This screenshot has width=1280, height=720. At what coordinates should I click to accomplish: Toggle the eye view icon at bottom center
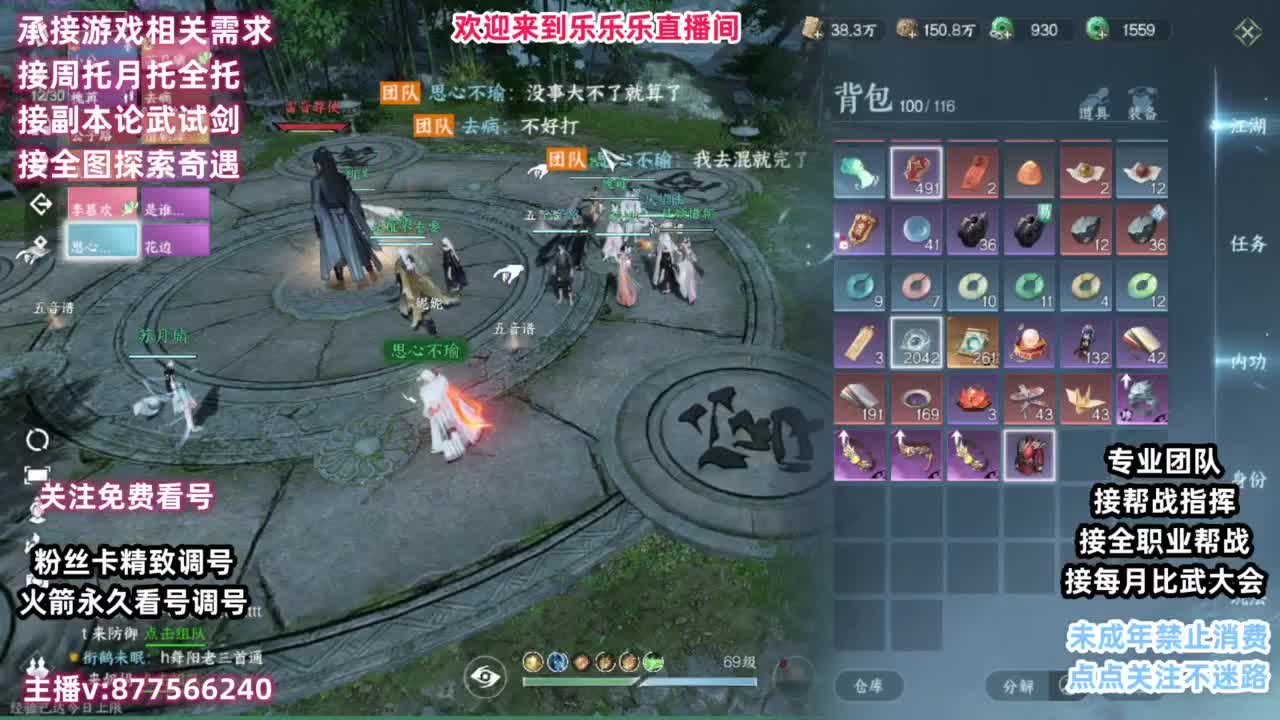pyautogui.click(x=484, y=678)
